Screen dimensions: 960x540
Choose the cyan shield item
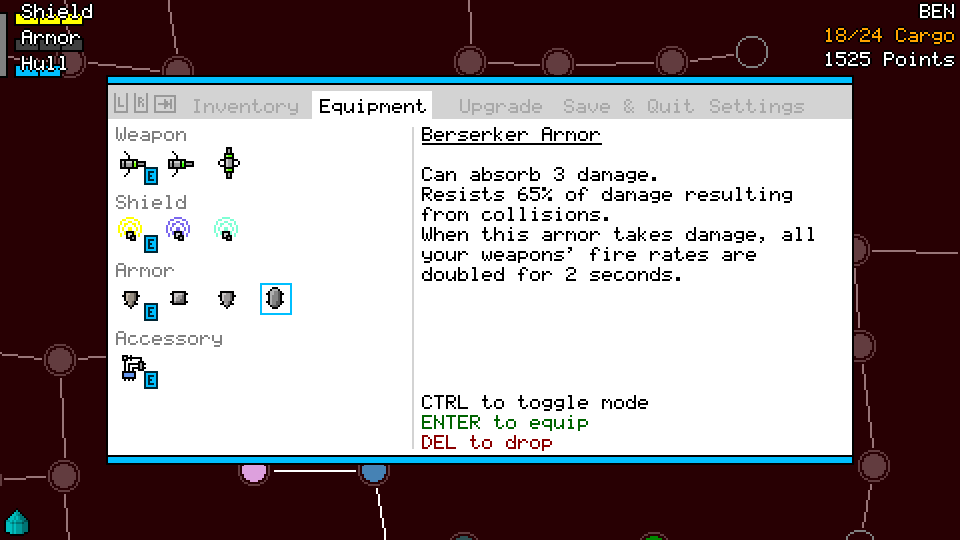click(x=226, y=231)
